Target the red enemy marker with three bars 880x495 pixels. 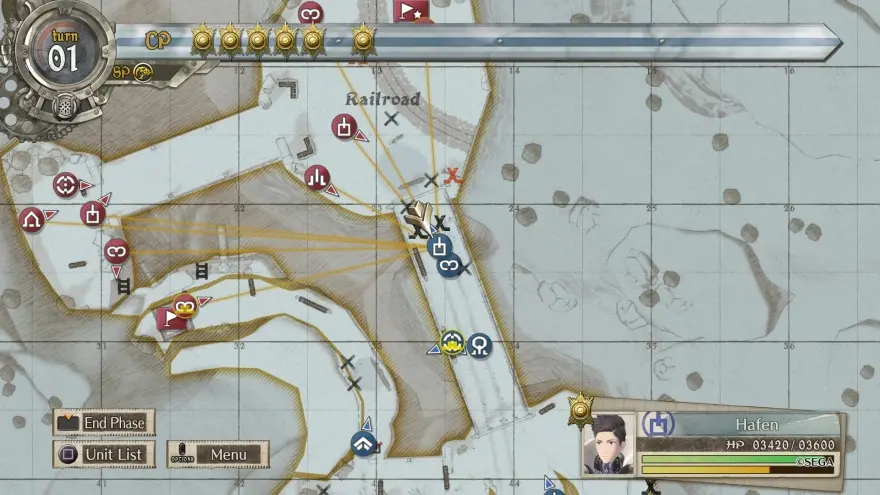click(317, 178)
